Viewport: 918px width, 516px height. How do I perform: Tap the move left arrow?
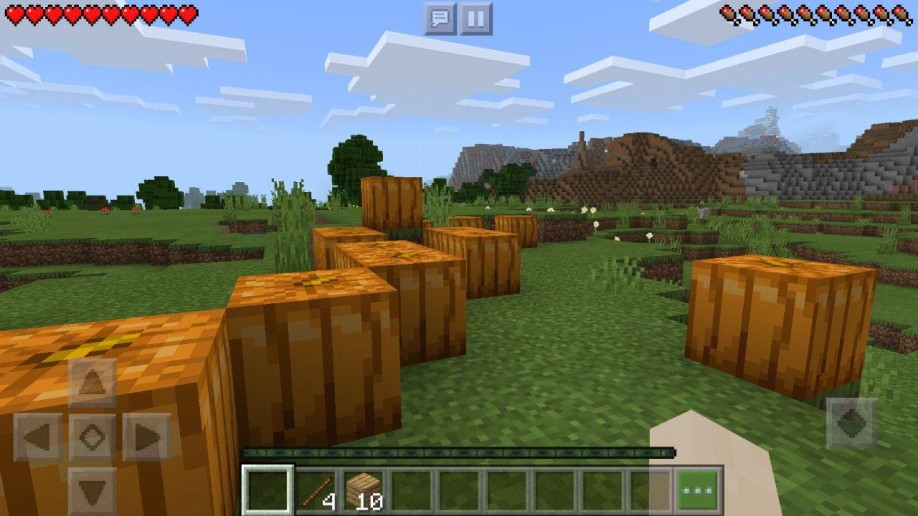tap(38, 437)
